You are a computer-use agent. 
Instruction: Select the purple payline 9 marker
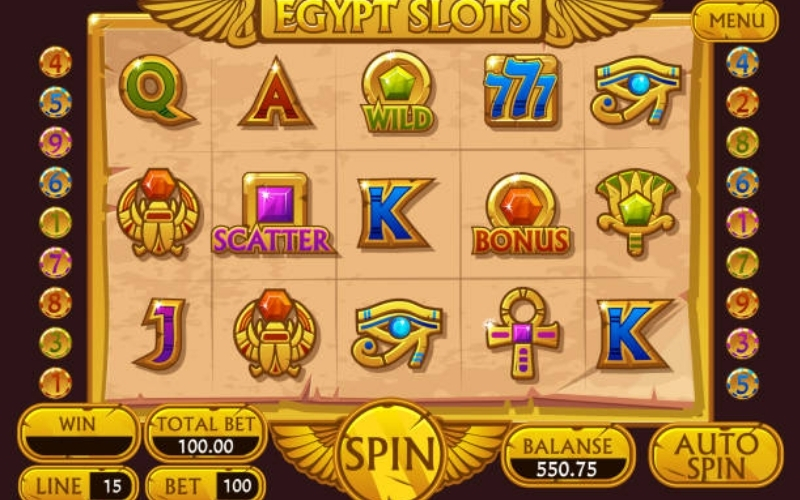click(55, 142)
